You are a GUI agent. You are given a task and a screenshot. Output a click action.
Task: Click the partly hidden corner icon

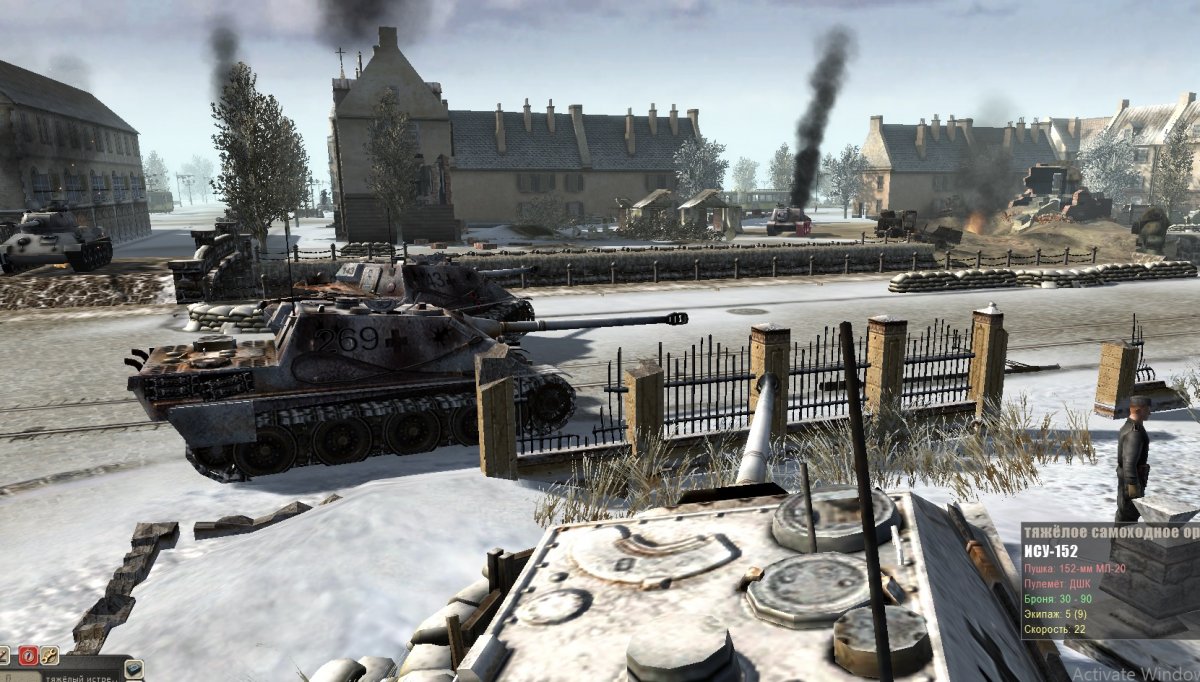pyautogui.click(x=4, y=656)
